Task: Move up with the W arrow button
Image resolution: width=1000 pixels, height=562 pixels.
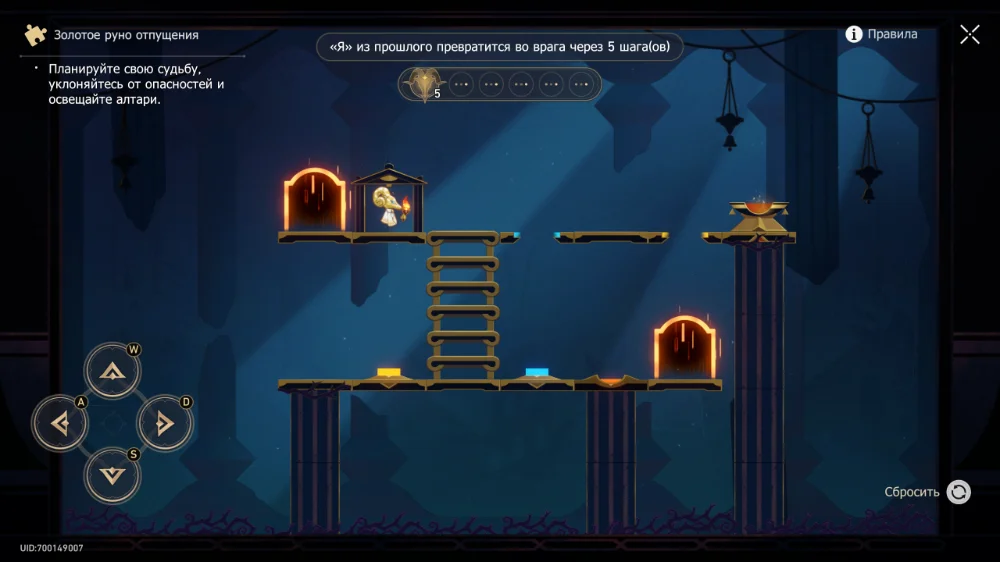Action: point(112,372)
